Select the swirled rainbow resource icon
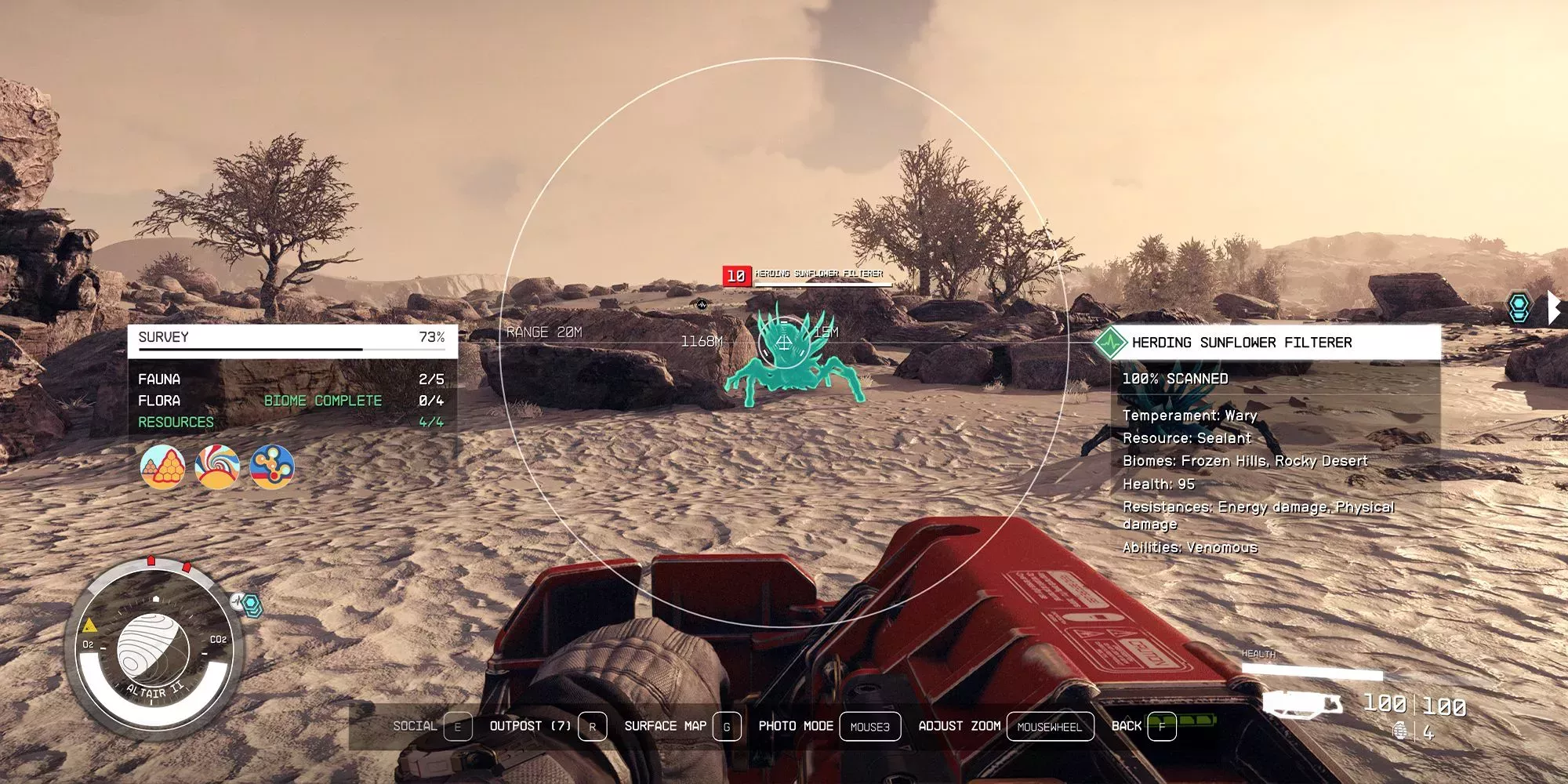 (217, 466)
